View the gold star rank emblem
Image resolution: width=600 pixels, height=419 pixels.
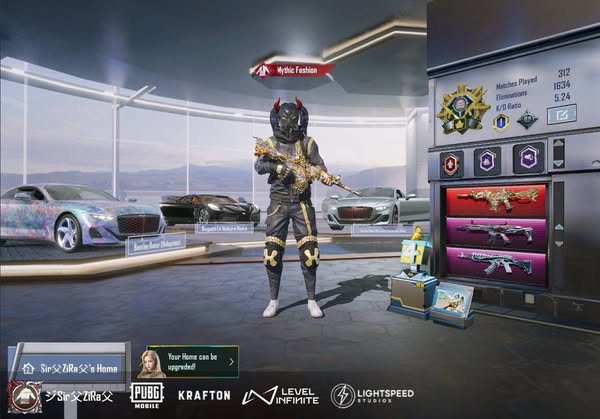[463, 107]
